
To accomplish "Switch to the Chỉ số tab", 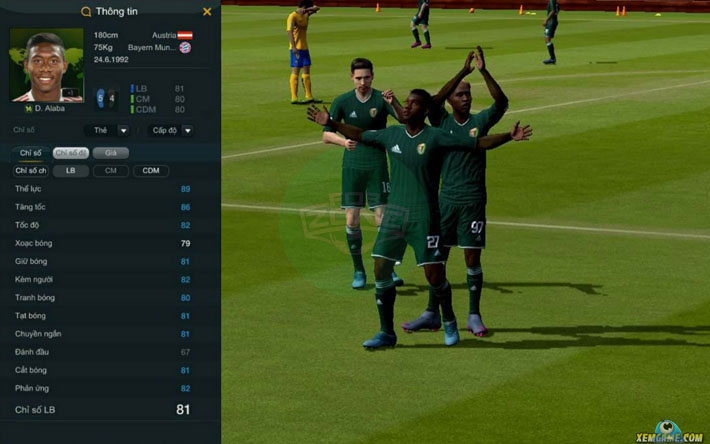I will 31,153.
